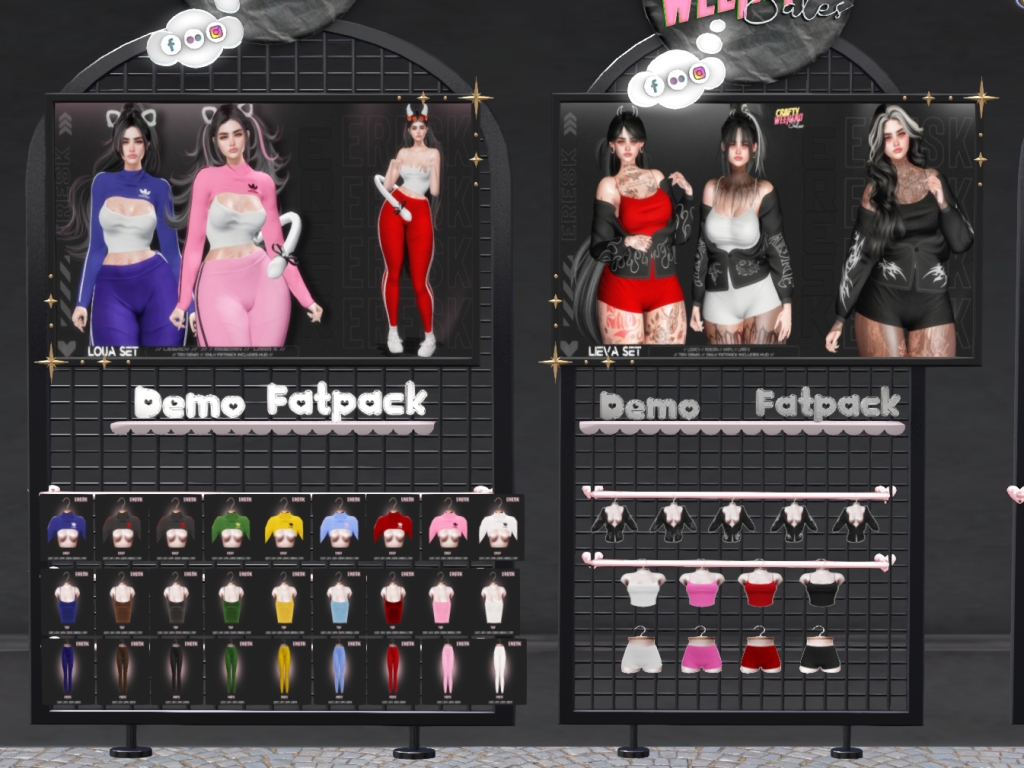Open the Facebook icon above the Loua board
The height and width of the screenshot is (768, 1024).
168,43
